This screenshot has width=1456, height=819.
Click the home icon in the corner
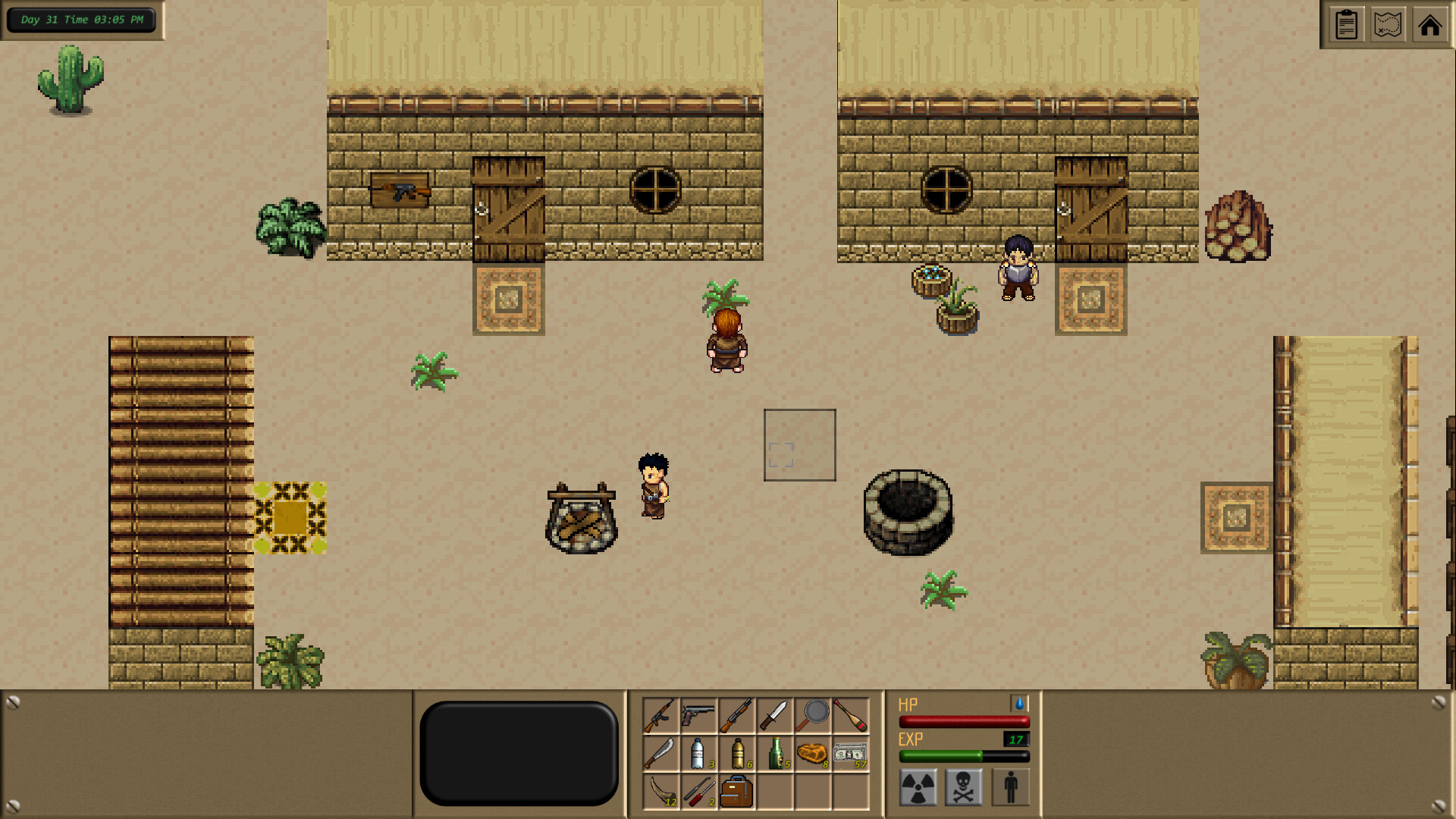[1430, 25]
